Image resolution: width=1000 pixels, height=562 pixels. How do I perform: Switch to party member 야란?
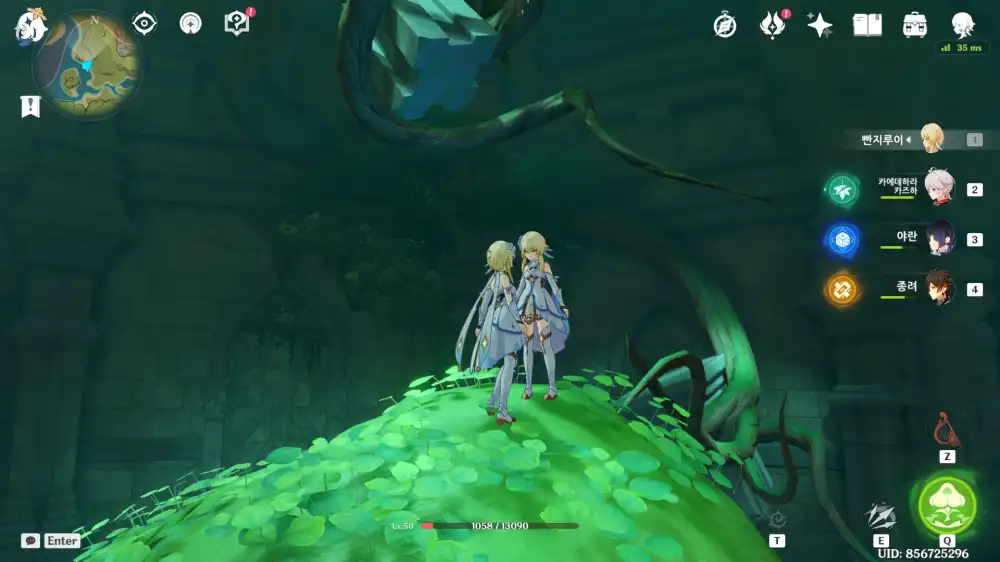click(x=938, y=239)
